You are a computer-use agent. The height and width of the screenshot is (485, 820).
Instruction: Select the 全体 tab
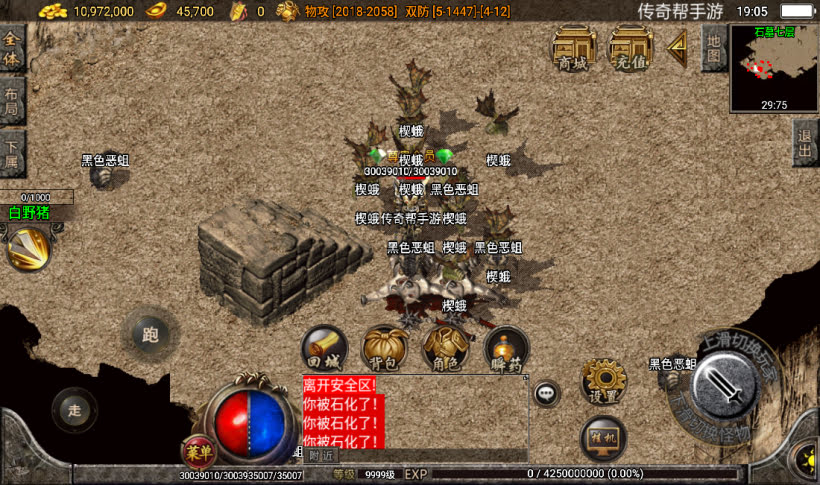pyautogui.click(x=12, y=49)
